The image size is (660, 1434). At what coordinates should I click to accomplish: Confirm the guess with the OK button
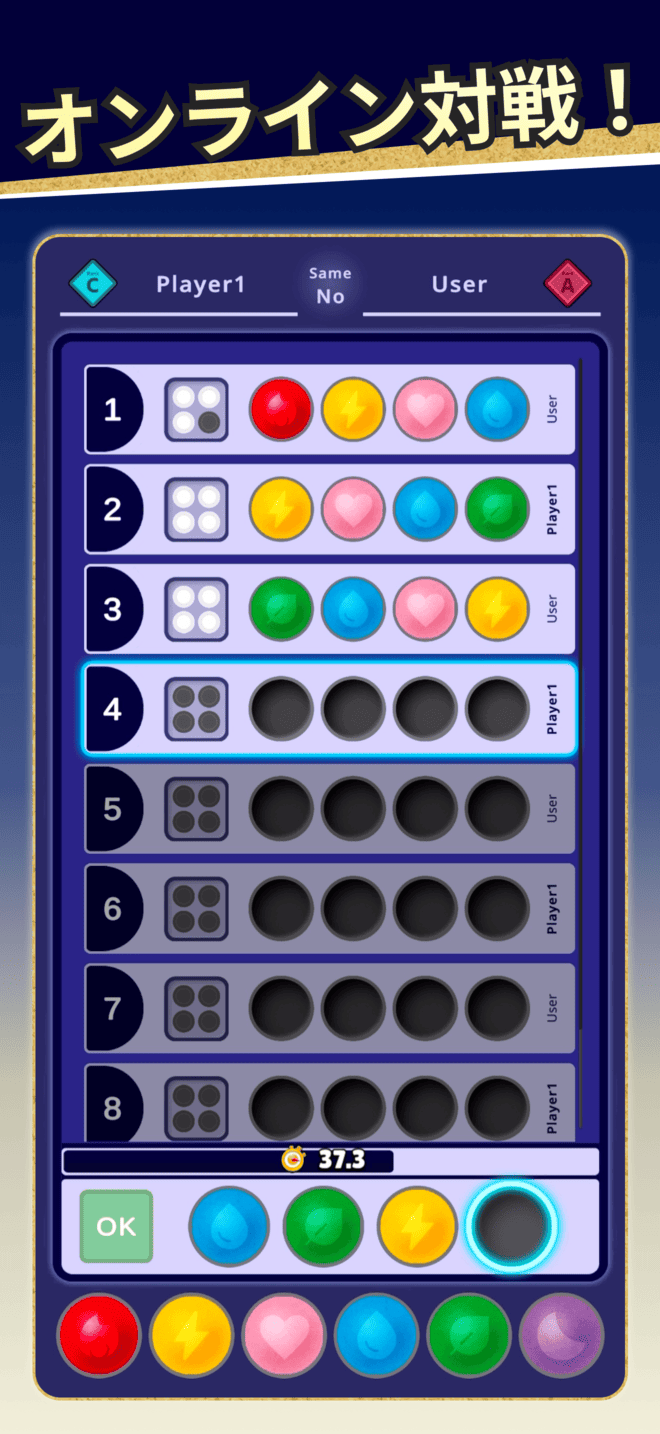point(116,1226)
